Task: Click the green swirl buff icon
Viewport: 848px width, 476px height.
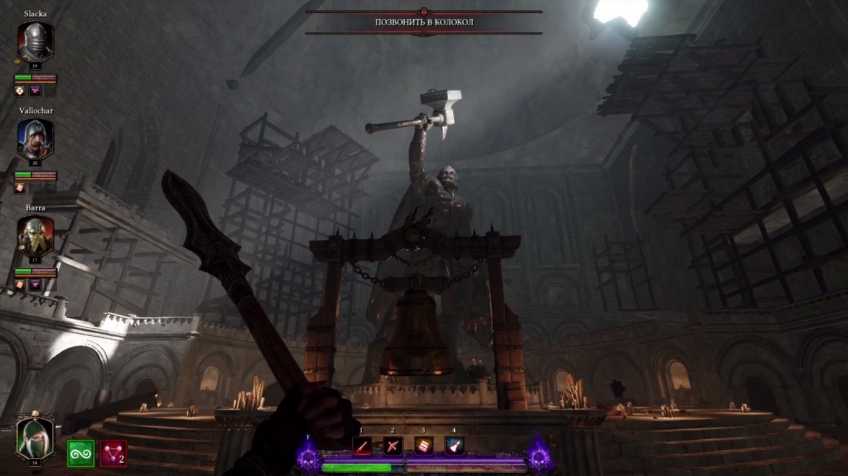Action: (81, 453)
